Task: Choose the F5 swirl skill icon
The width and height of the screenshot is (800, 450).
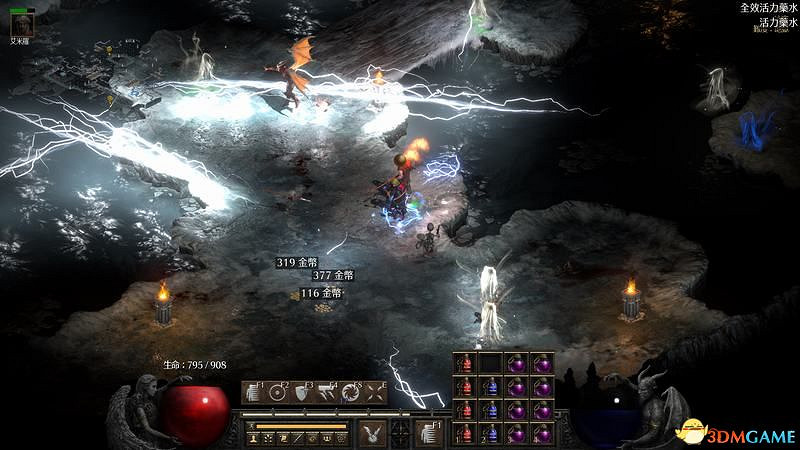Action: [352, 392]
